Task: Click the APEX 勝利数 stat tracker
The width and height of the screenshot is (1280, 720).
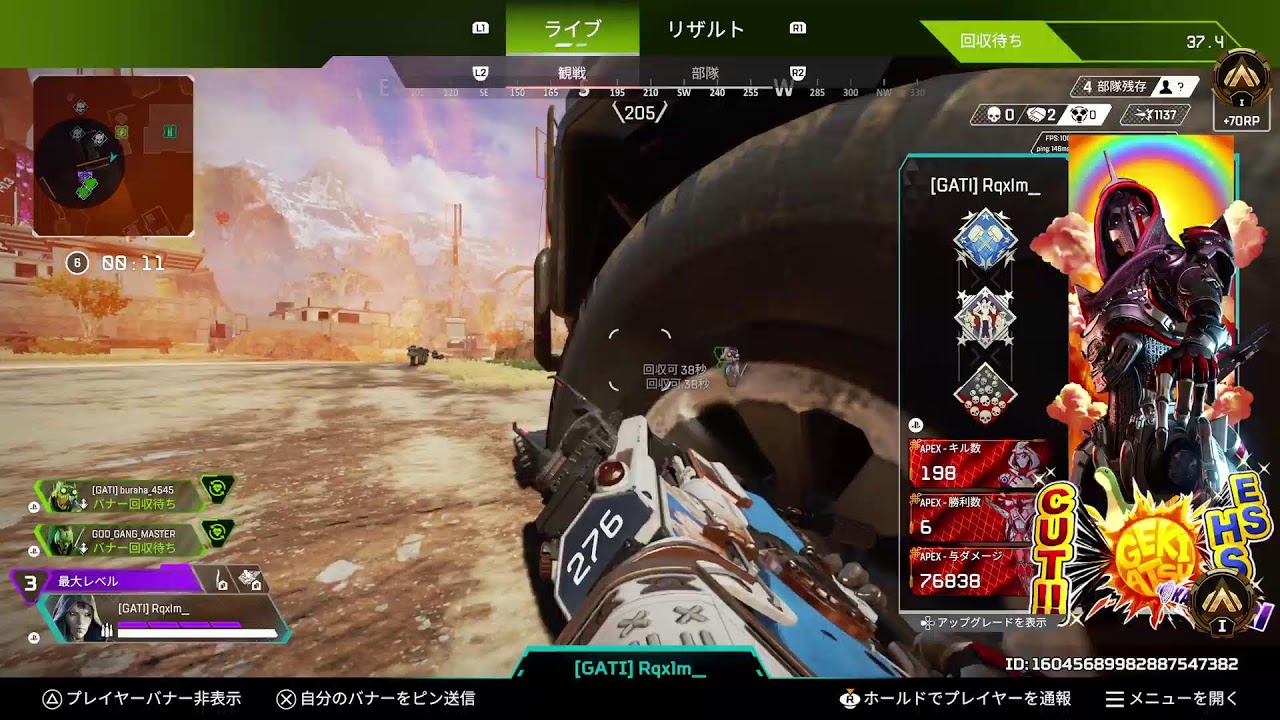Action: pos(980,518)
